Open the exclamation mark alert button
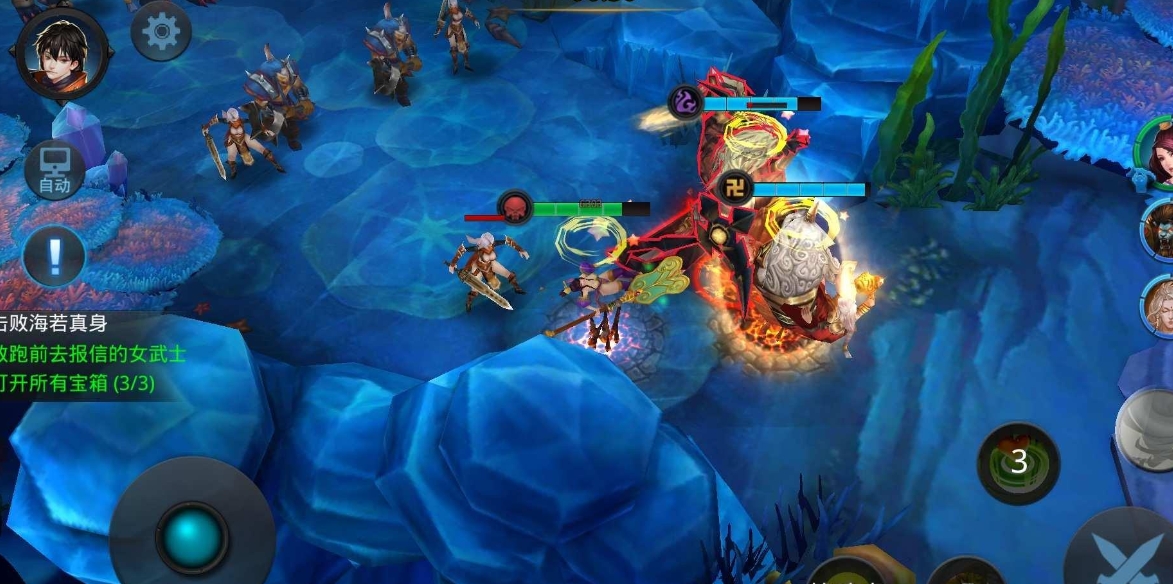1173x584 pixels. [x=54, y=255]
